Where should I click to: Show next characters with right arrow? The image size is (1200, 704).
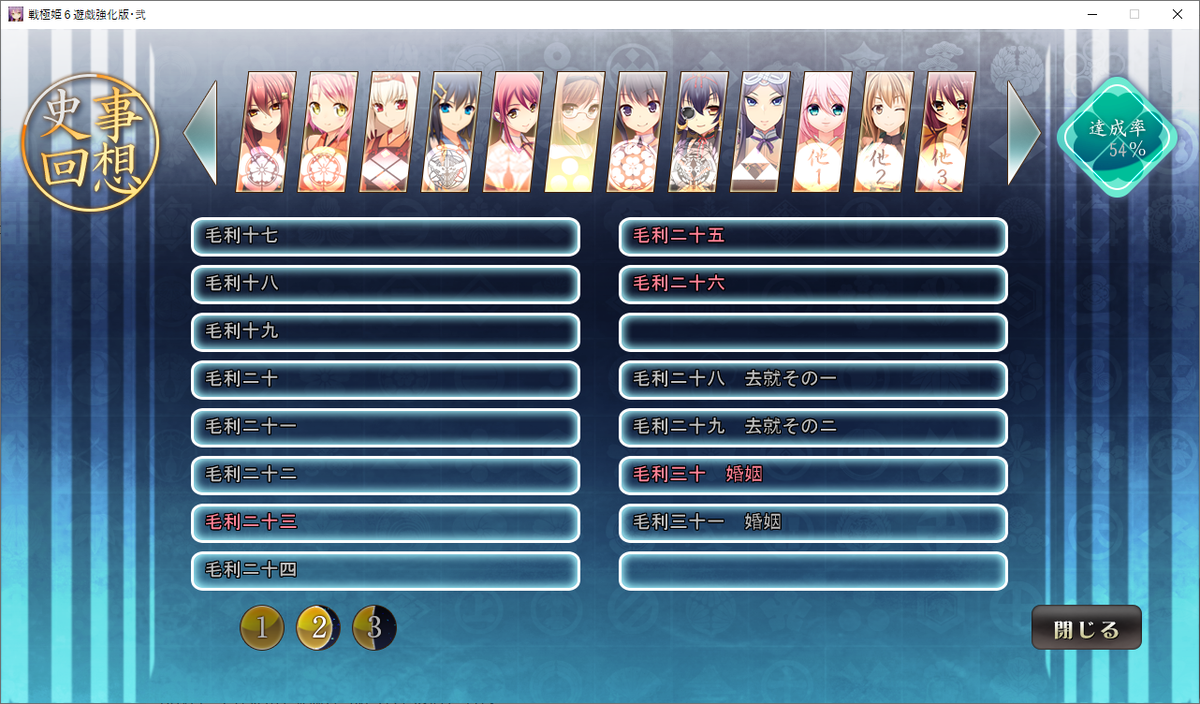(x=1022, y=133)
